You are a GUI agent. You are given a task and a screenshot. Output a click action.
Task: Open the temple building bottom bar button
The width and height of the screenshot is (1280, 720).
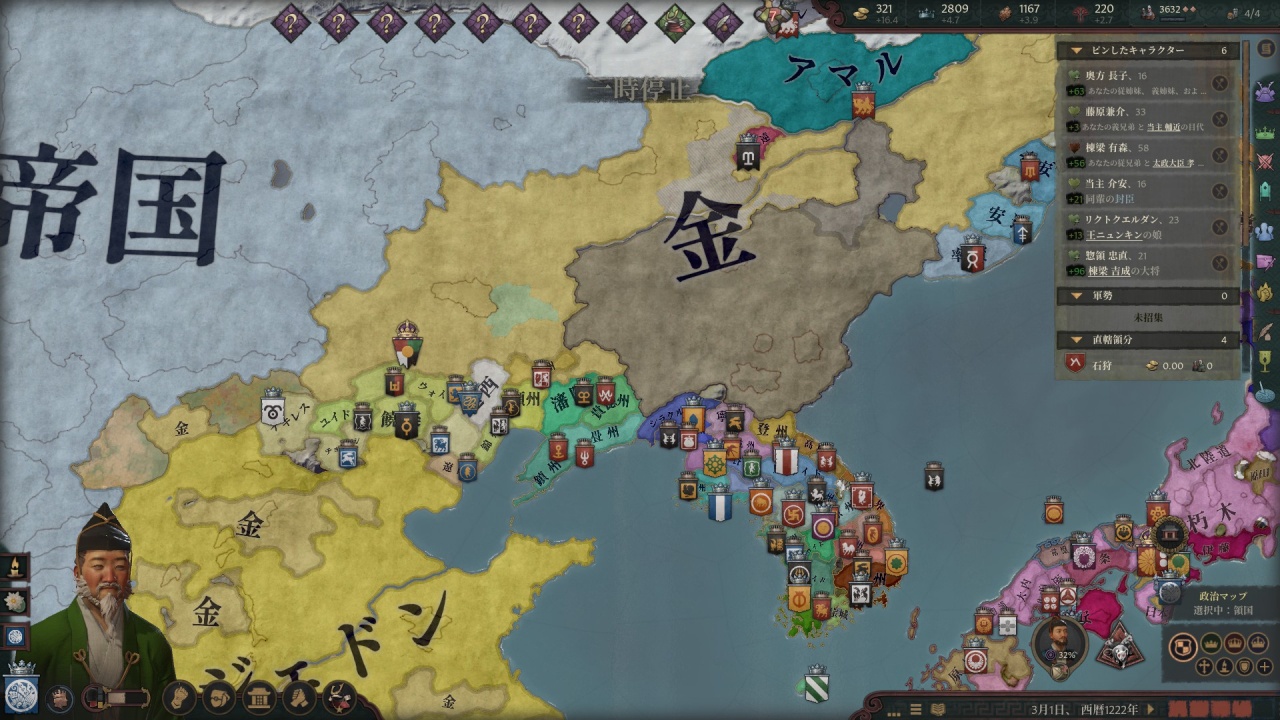(259, 696)
